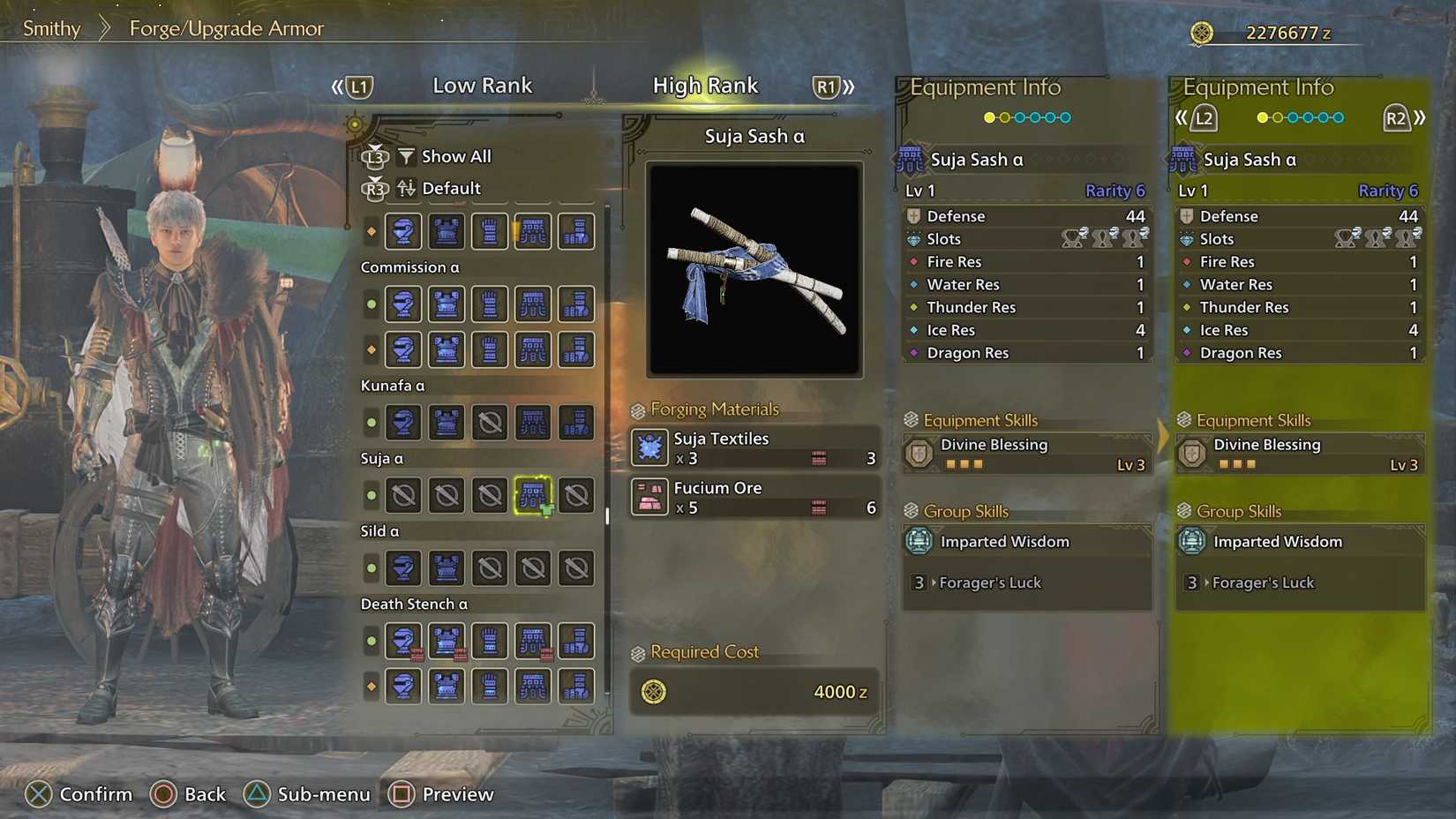Select the Death Stench α chest armor icon
Screen dimensions: 1456x819
tap(446, 641)
